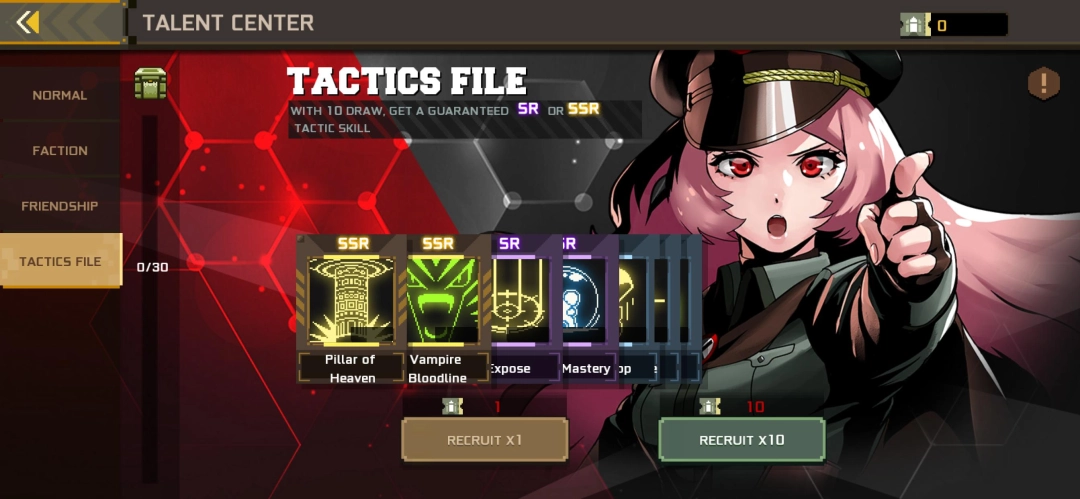Viewport: 1080px width, 499px height.
Task: Click the Recruit x1 button
Action: [484, 440]
